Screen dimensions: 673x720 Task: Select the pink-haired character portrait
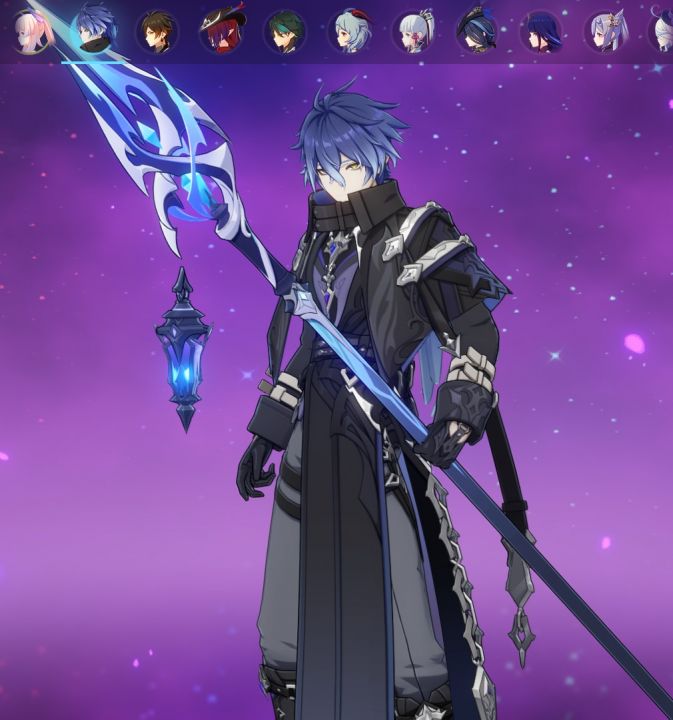31,31
